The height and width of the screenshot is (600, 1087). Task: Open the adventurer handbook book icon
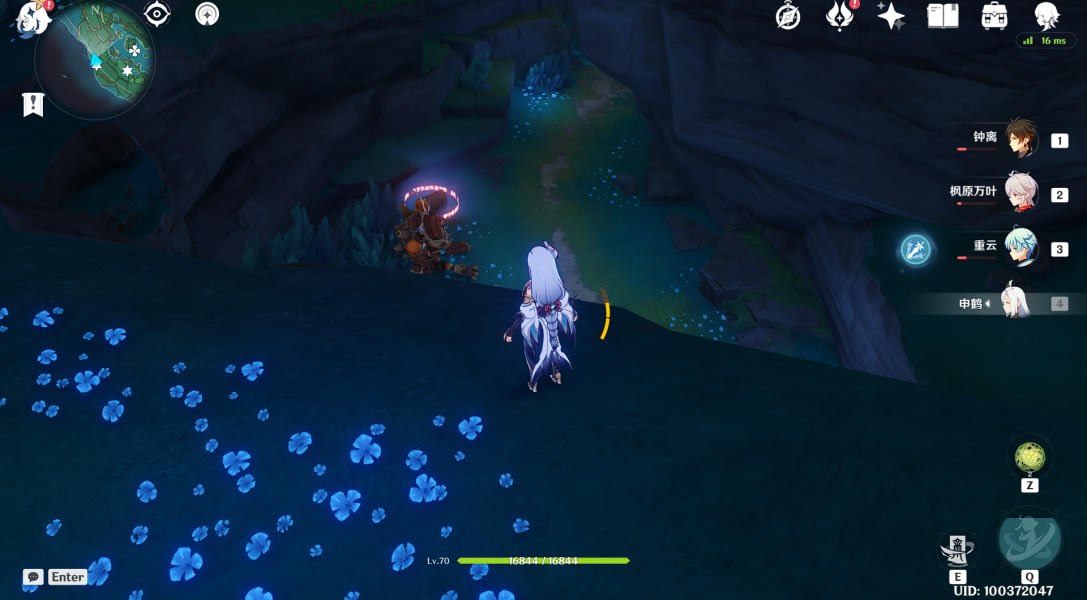pos(942,16)
